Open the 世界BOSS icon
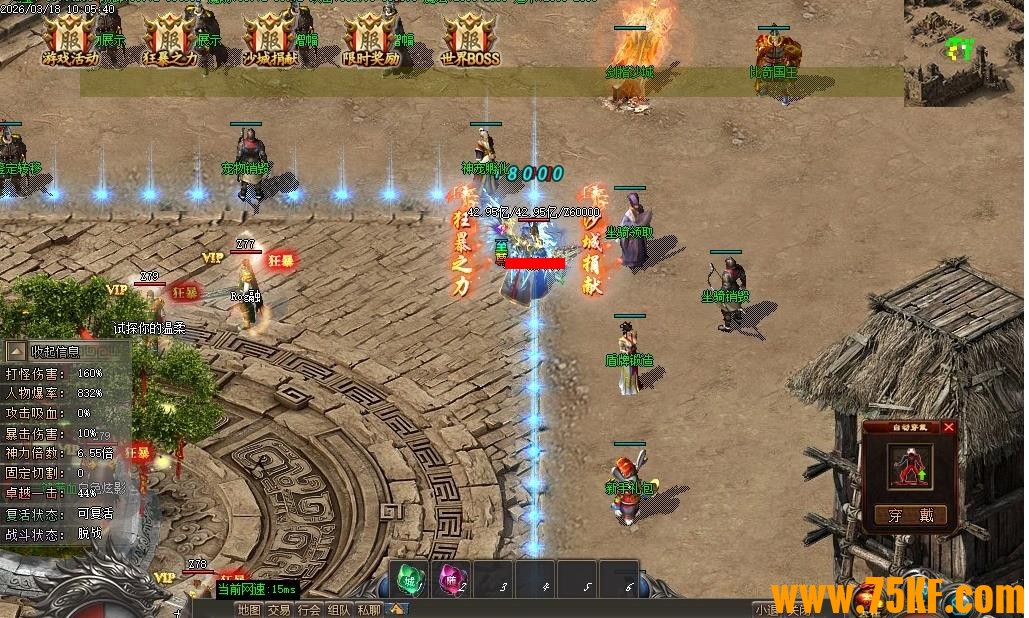Image resolution: width=1029 pixels, height=618 pixels. coord(470,38)
